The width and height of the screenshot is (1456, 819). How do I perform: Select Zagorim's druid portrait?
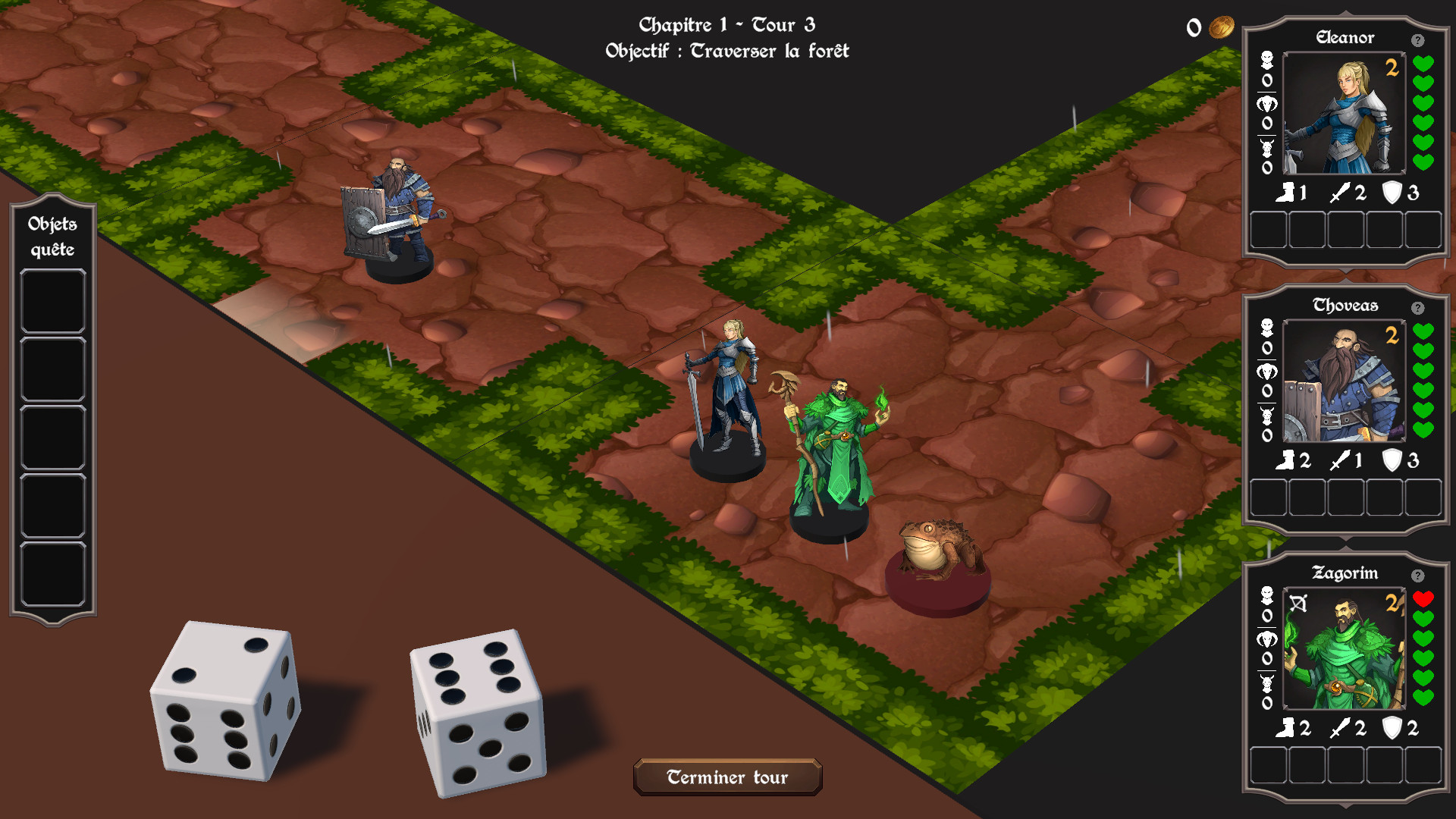[x=1343, y=649]
